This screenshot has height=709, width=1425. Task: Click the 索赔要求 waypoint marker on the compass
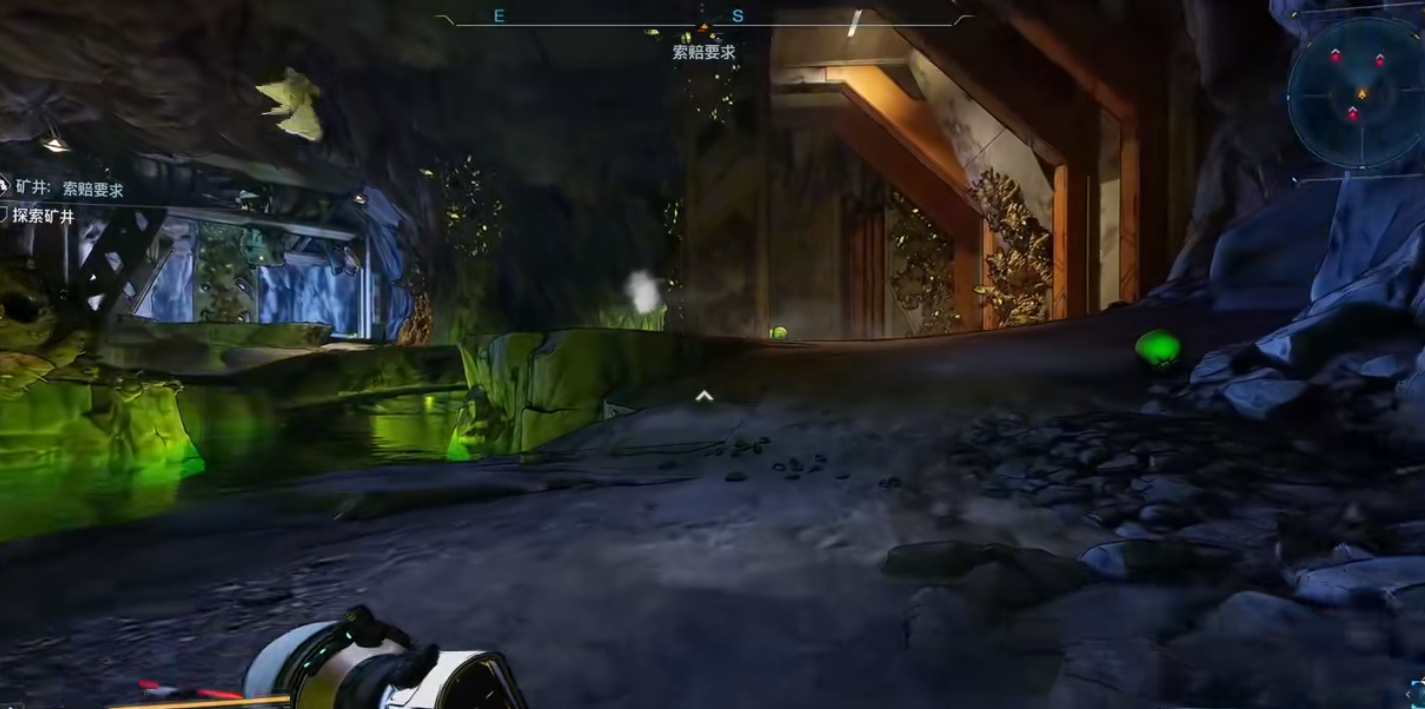click(x=704, y=29)
